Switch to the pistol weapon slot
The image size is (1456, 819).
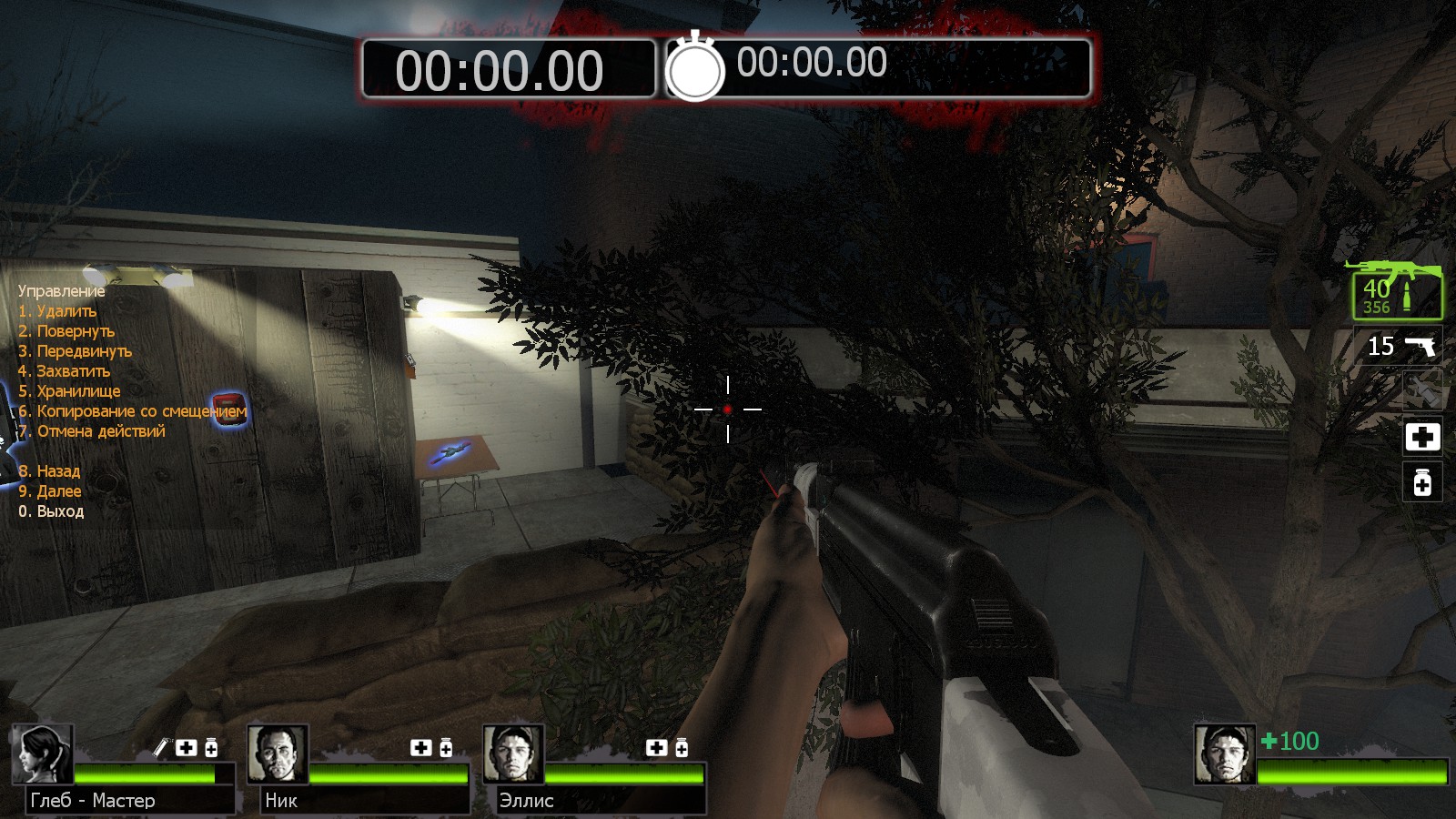click(x=1400, y=346)
